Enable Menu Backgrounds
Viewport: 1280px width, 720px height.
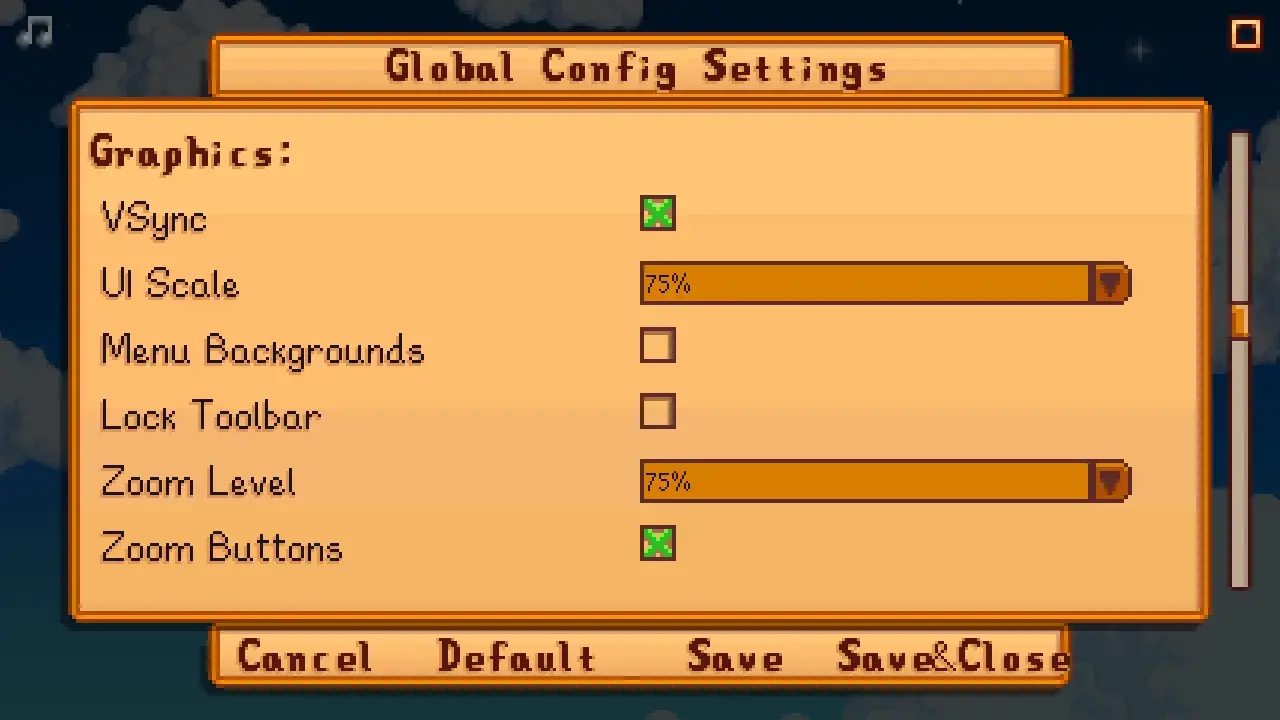(657, 346)
